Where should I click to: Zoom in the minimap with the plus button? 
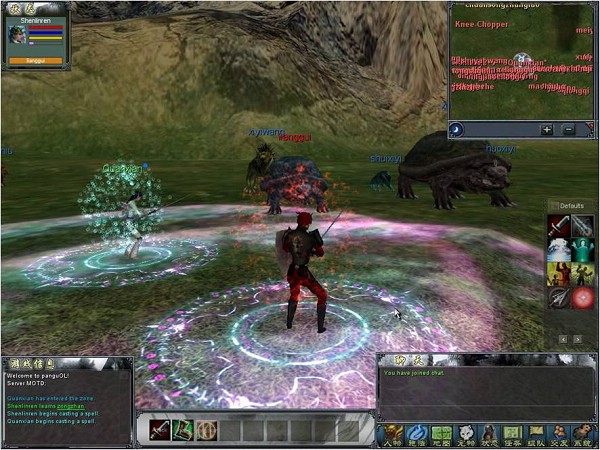(x=547, y=129)
